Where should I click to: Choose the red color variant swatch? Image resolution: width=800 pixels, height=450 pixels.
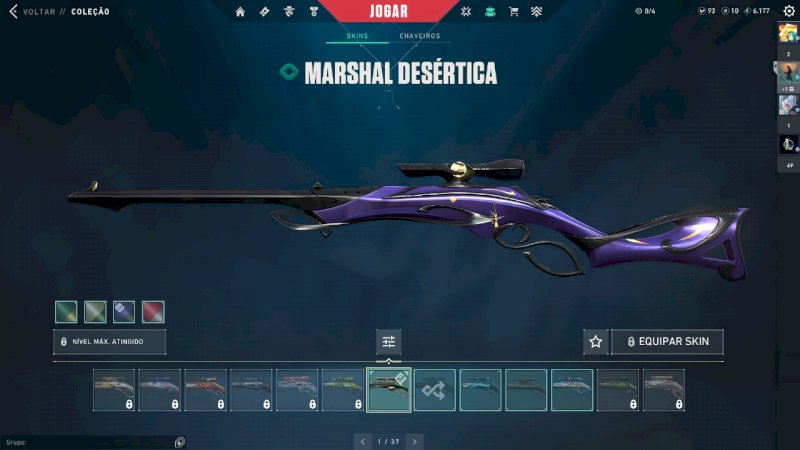(x=153, y=312)
